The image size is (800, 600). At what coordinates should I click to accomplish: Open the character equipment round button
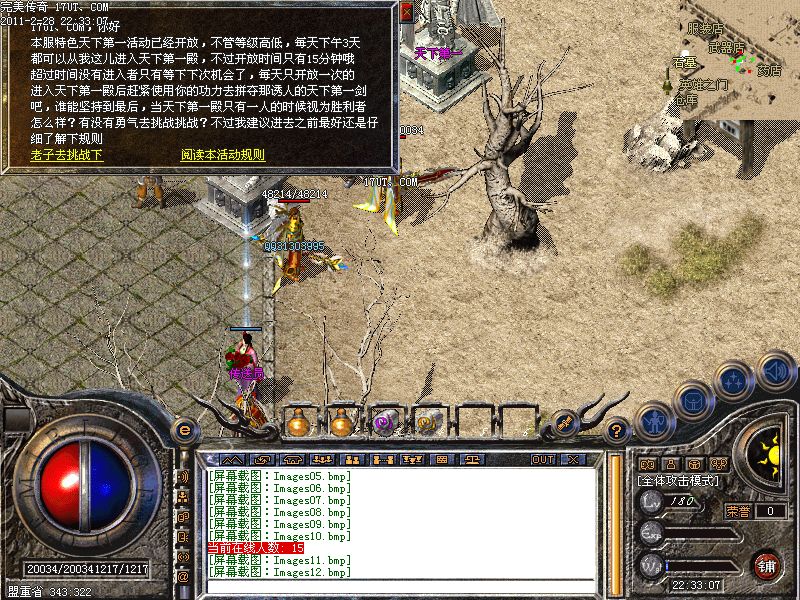pos(654,419)
